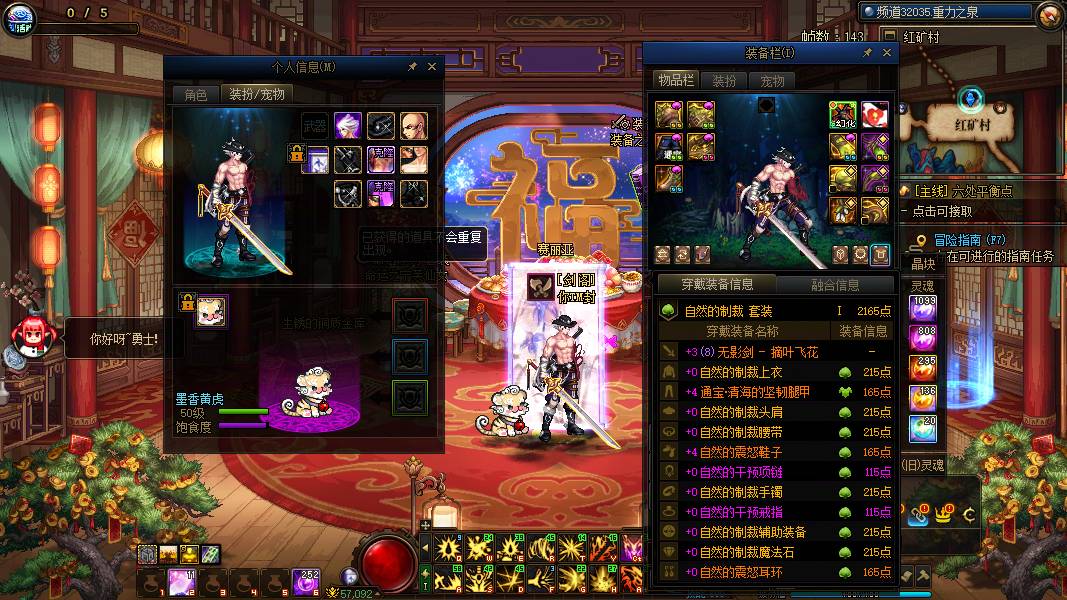Close the 装备栏 equipment window
Screen dimensions: 1067x600
[x=885, y=53]
